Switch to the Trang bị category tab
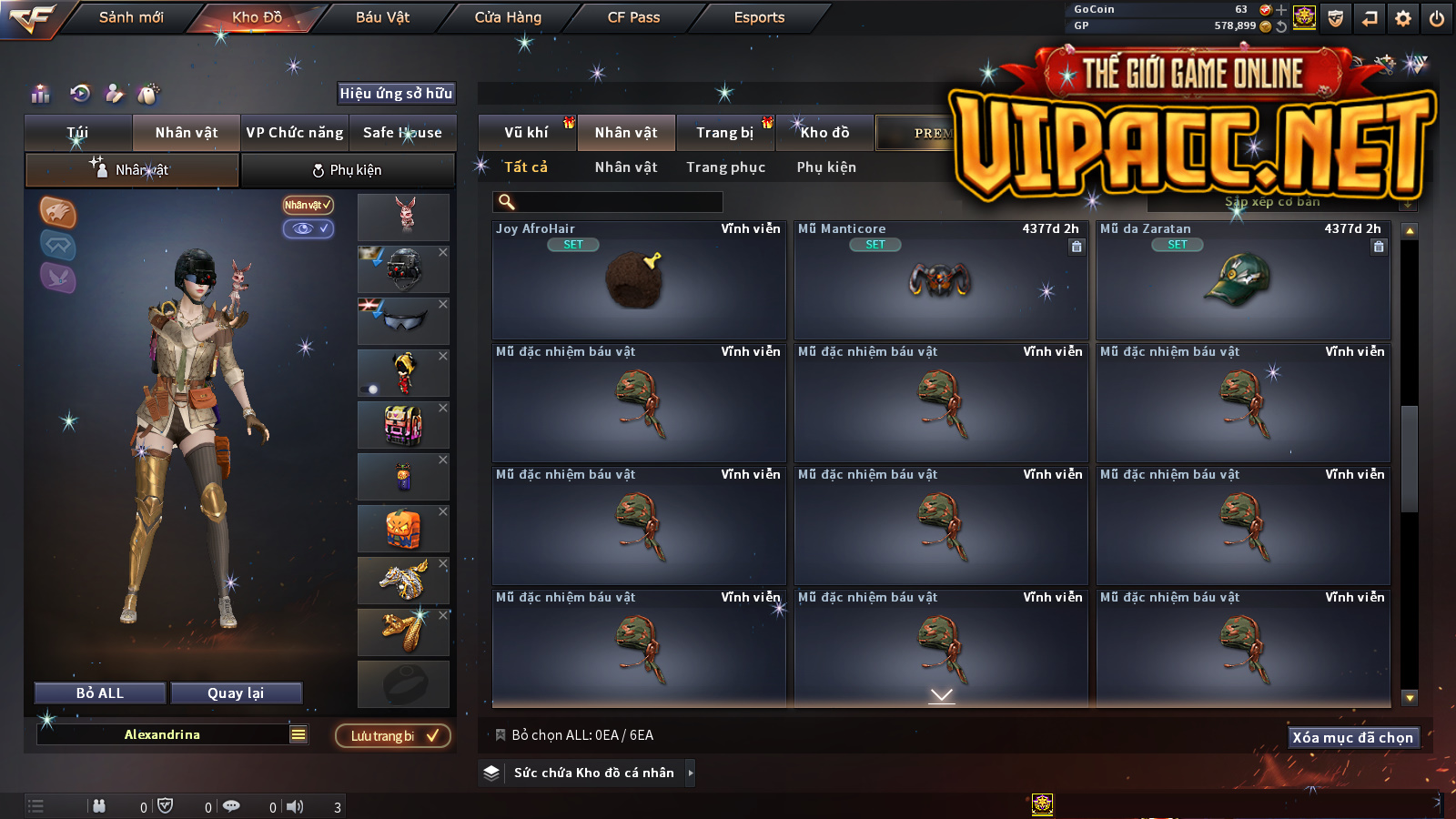The height and width of the screenshot is (819, 1456). pos(724,133)
